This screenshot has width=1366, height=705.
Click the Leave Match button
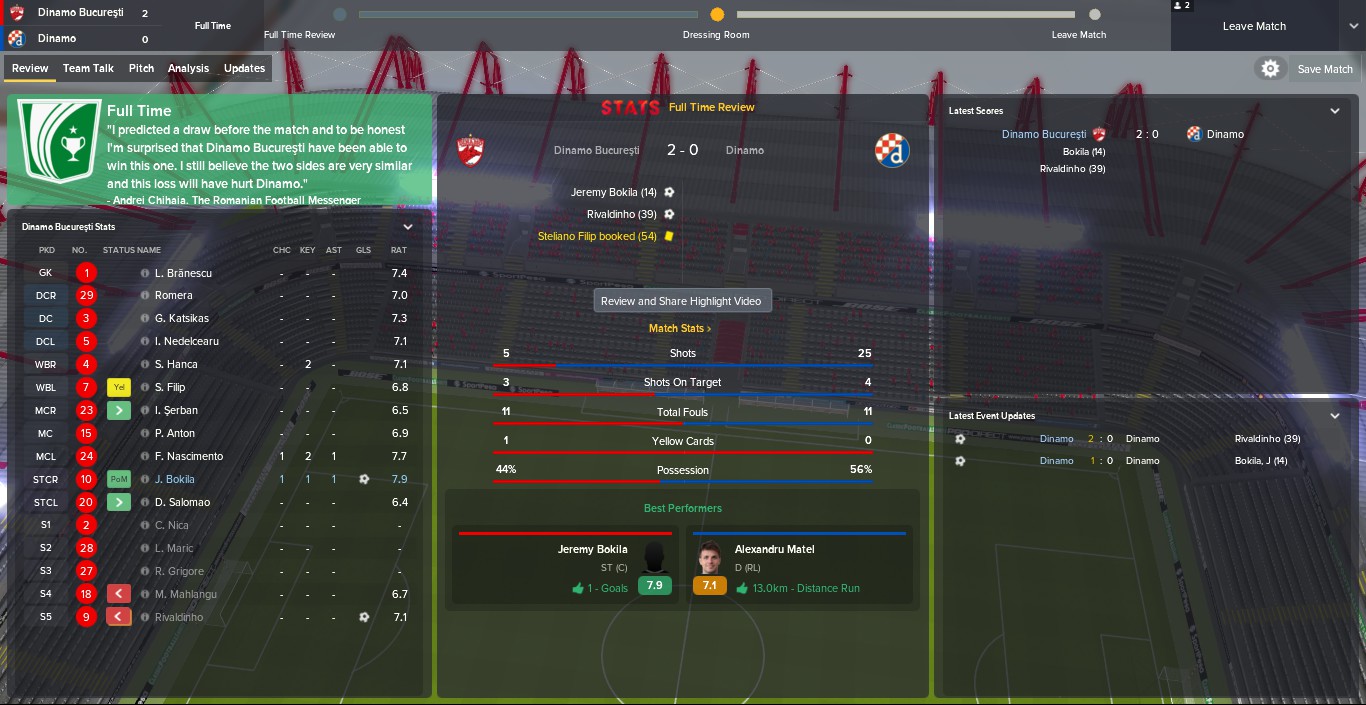click(1254, 26)
